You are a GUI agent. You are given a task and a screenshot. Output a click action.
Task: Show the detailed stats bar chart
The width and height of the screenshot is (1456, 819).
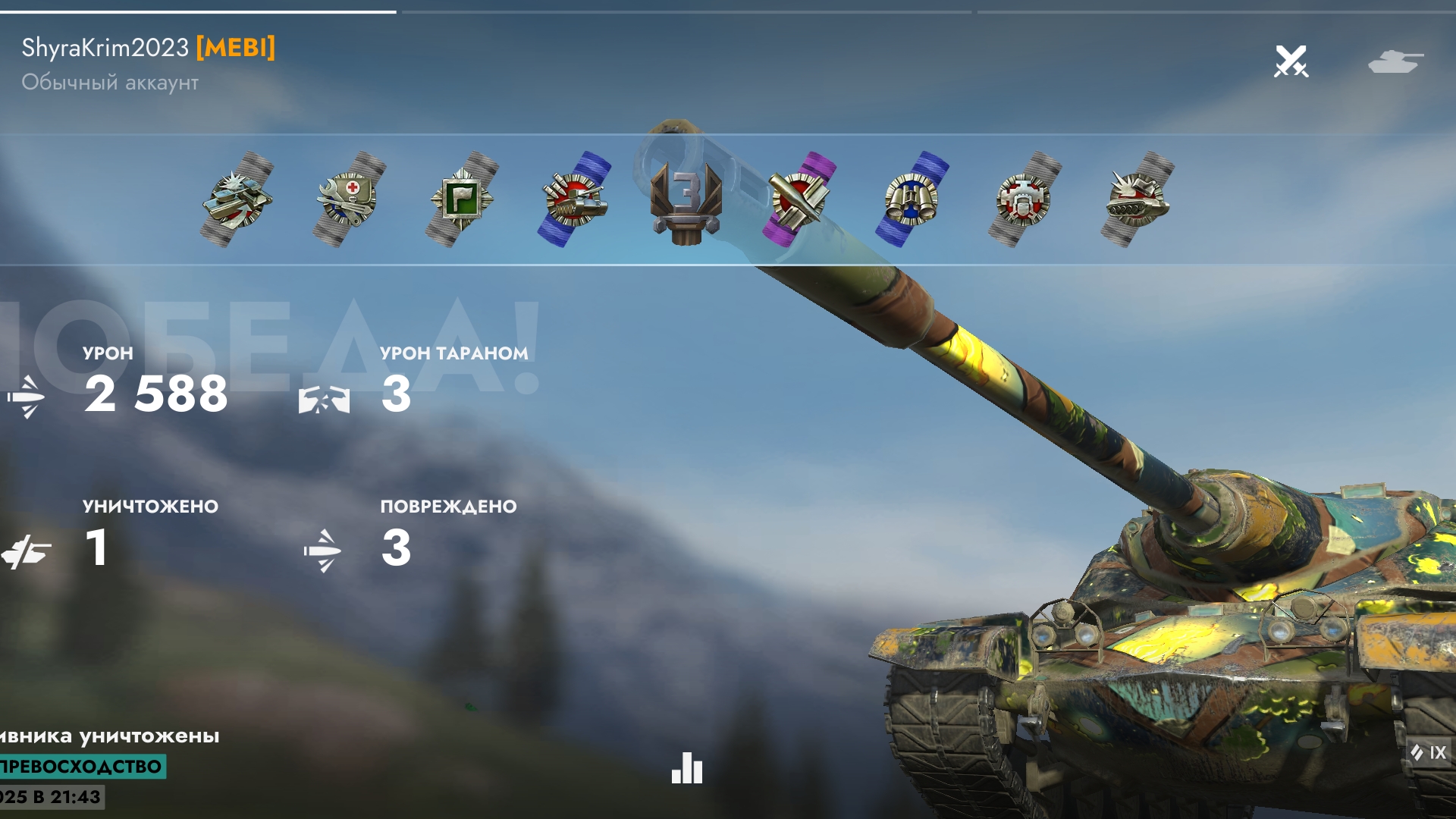tap(687, 768)
